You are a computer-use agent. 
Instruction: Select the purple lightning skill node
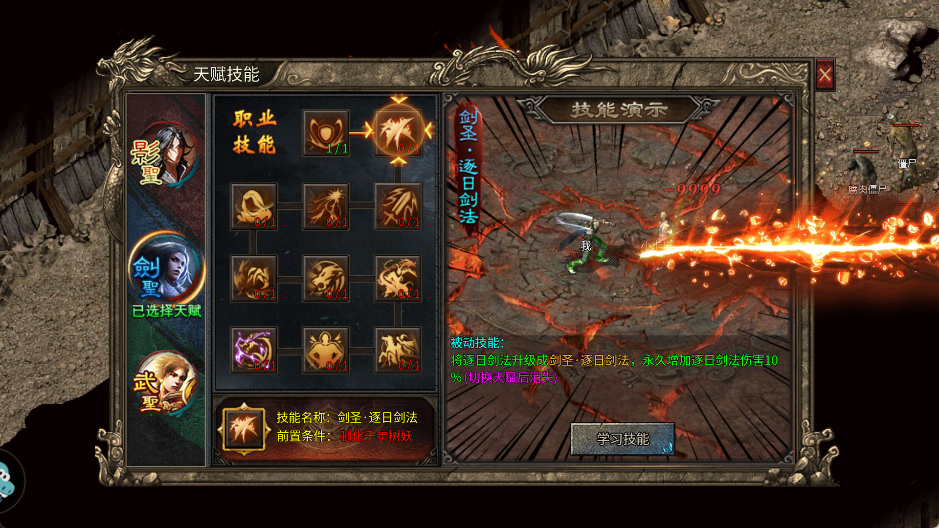254,349
